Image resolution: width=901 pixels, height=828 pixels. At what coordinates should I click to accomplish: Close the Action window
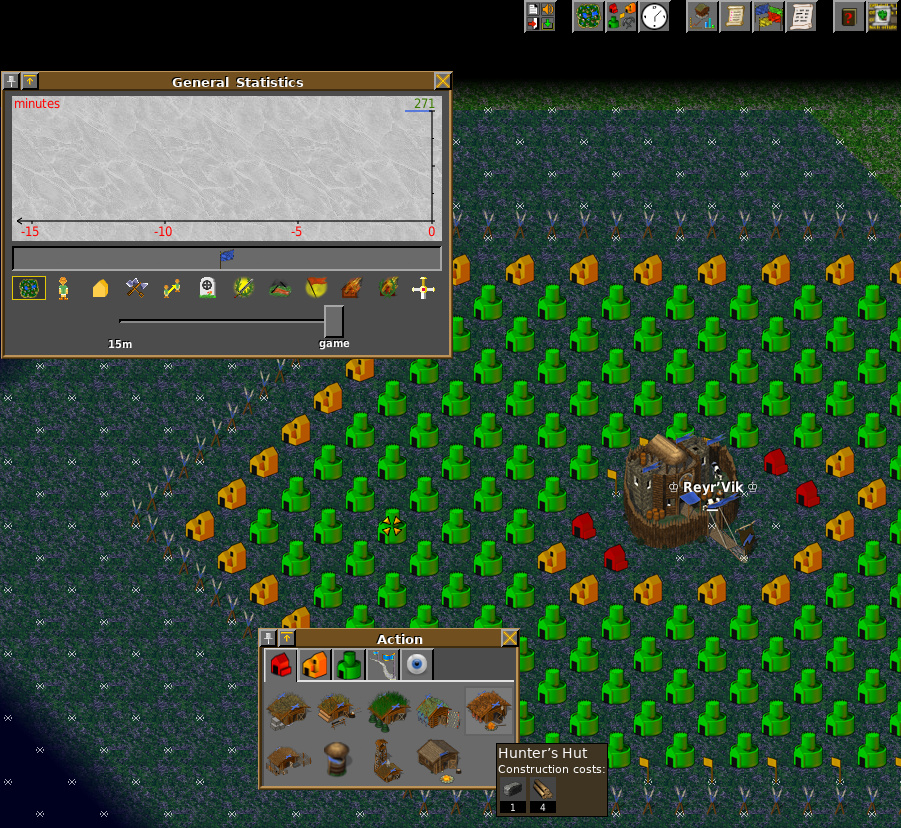509,639
